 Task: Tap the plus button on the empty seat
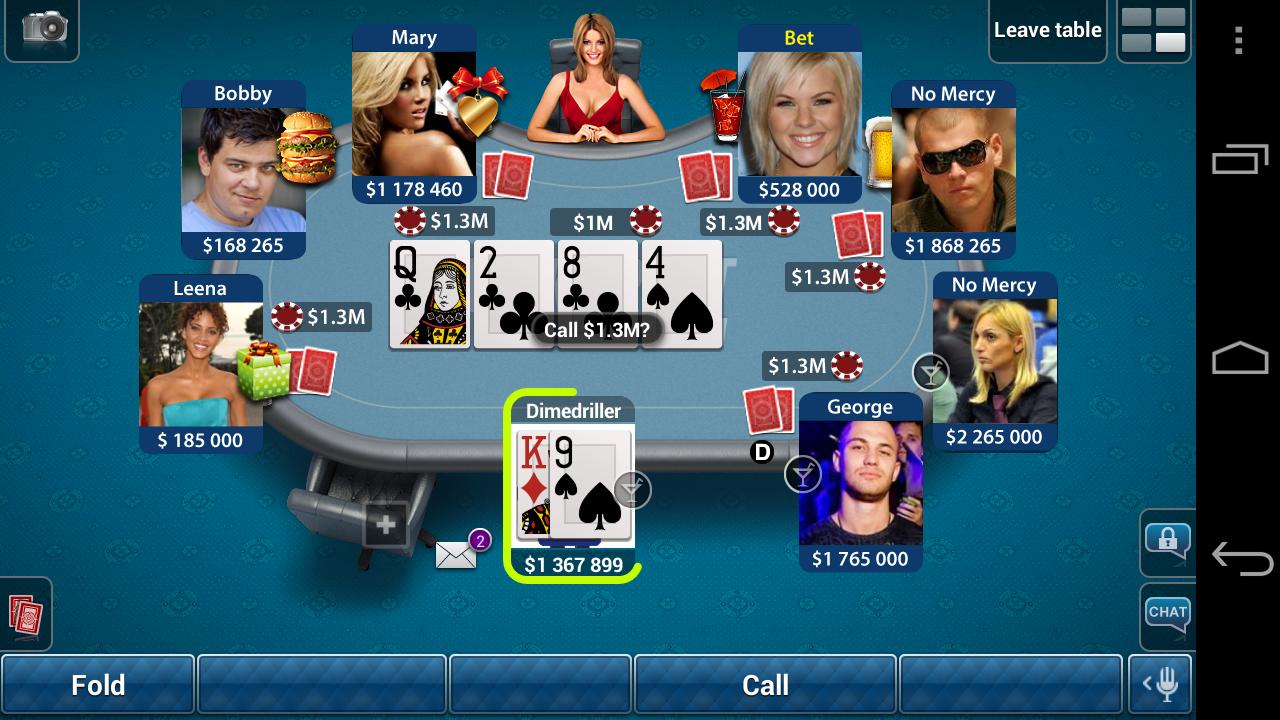[386, 524]
